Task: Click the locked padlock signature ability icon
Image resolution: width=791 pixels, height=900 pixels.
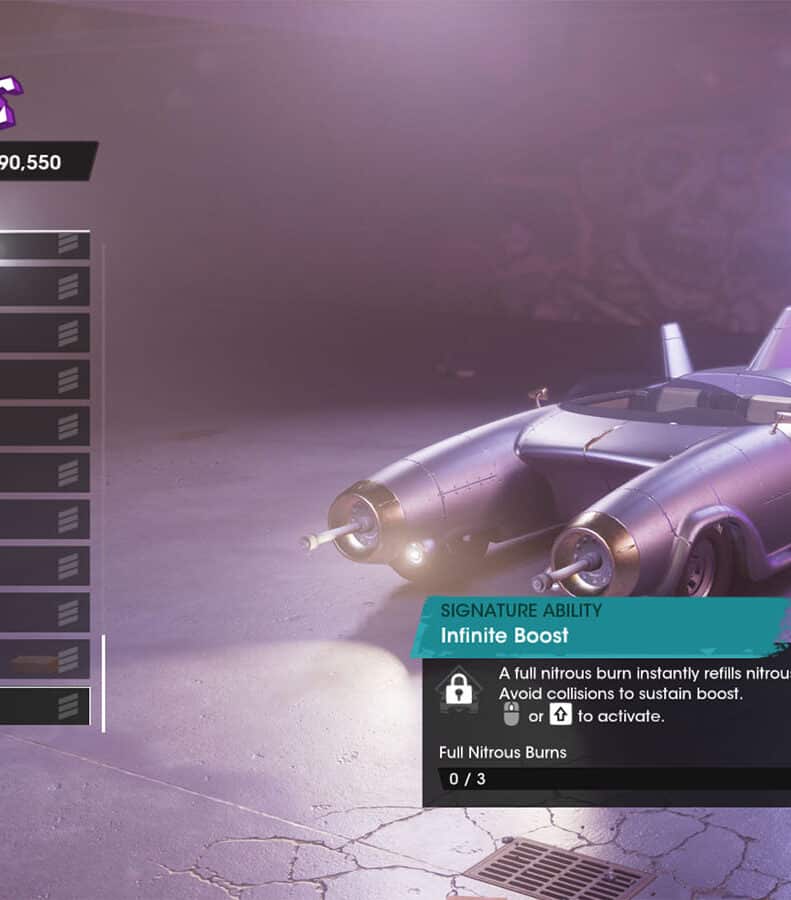Action: click(x=458, y=689)
